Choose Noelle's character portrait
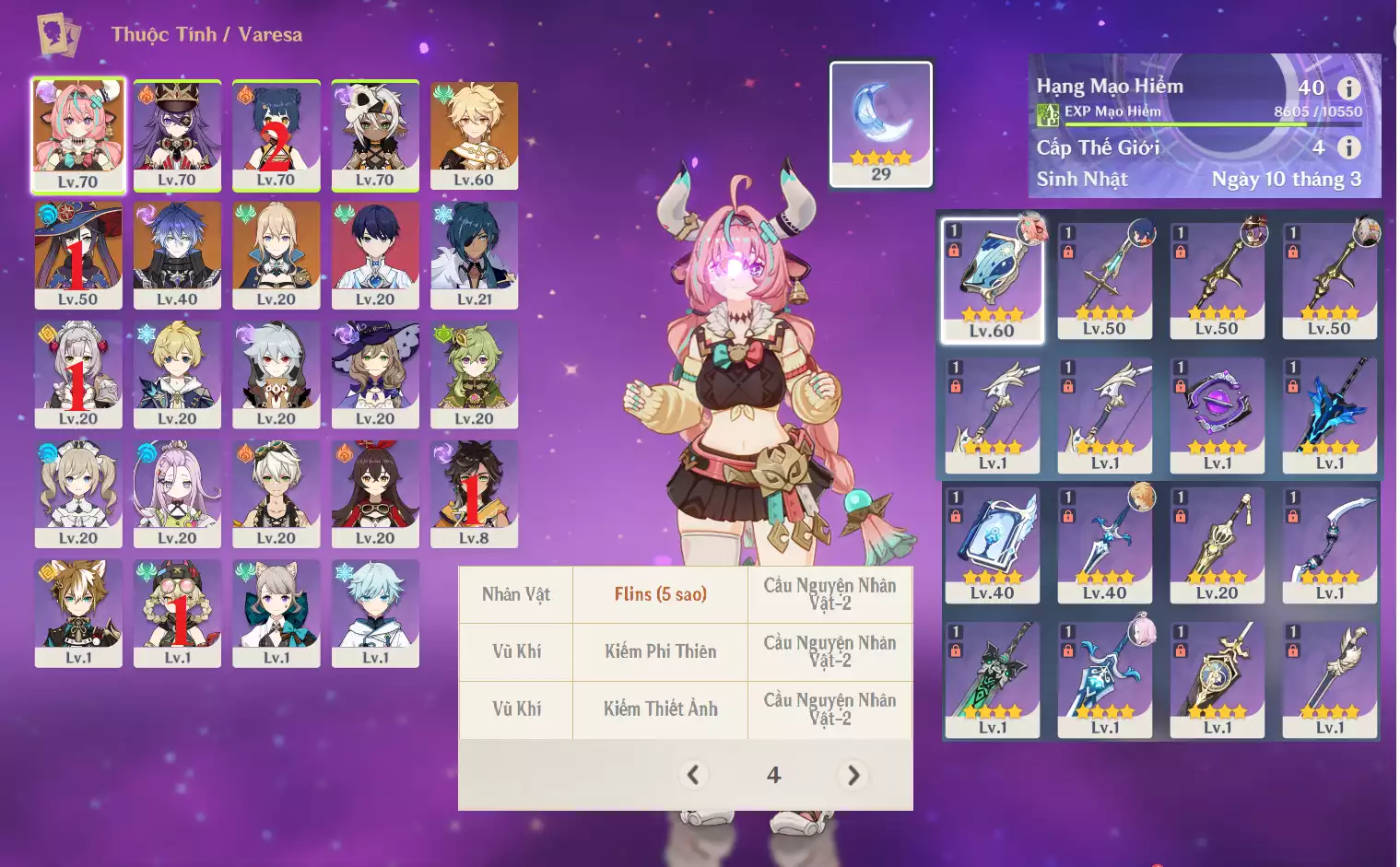 coord(78,373)
